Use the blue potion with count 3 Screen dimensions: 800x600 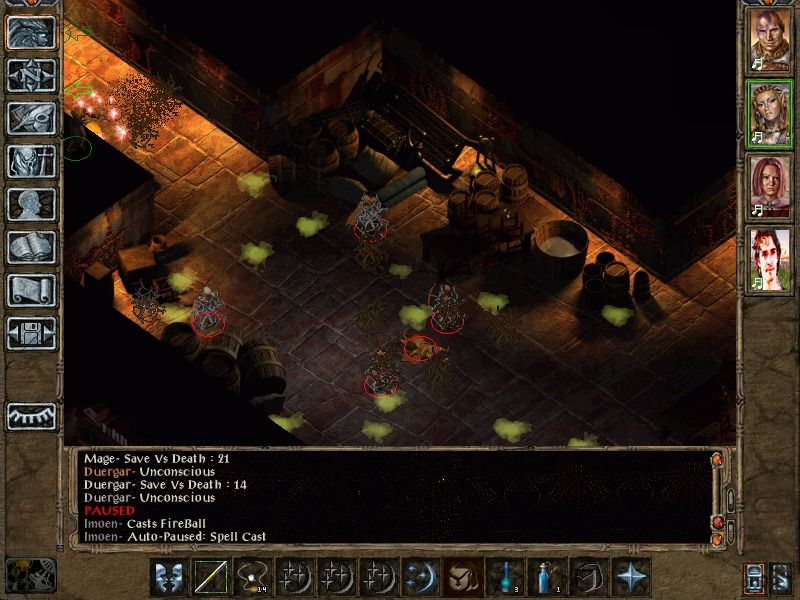pos(504,577)
